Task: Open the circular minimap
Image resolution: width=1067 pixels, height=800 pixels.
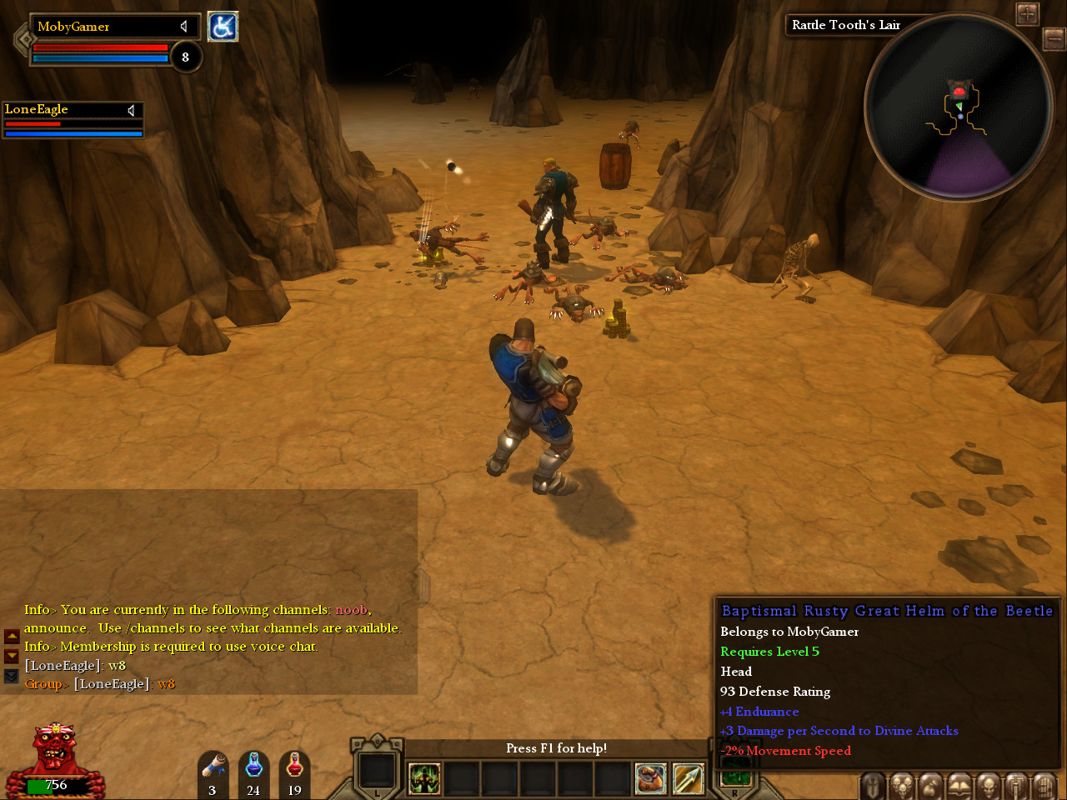Action: (958, 106)
